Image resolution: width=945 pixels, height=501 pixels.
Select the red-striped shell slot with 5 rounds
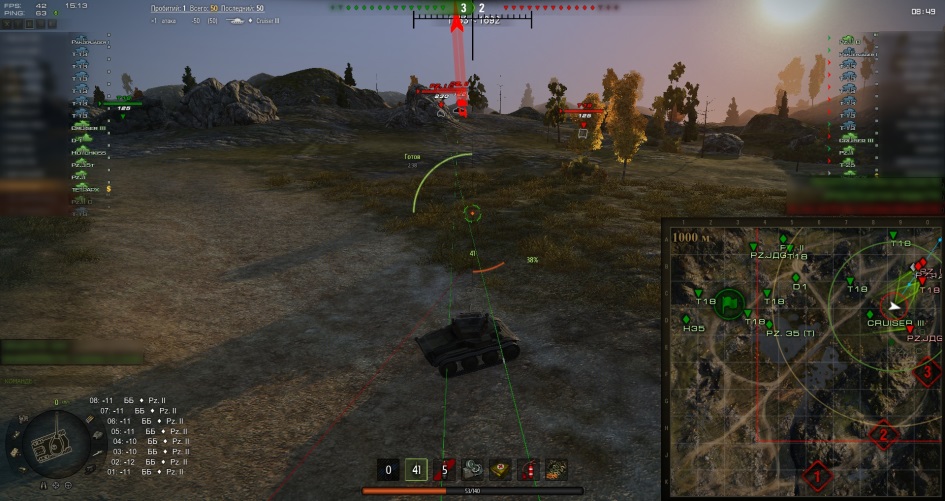coord(444,469)
